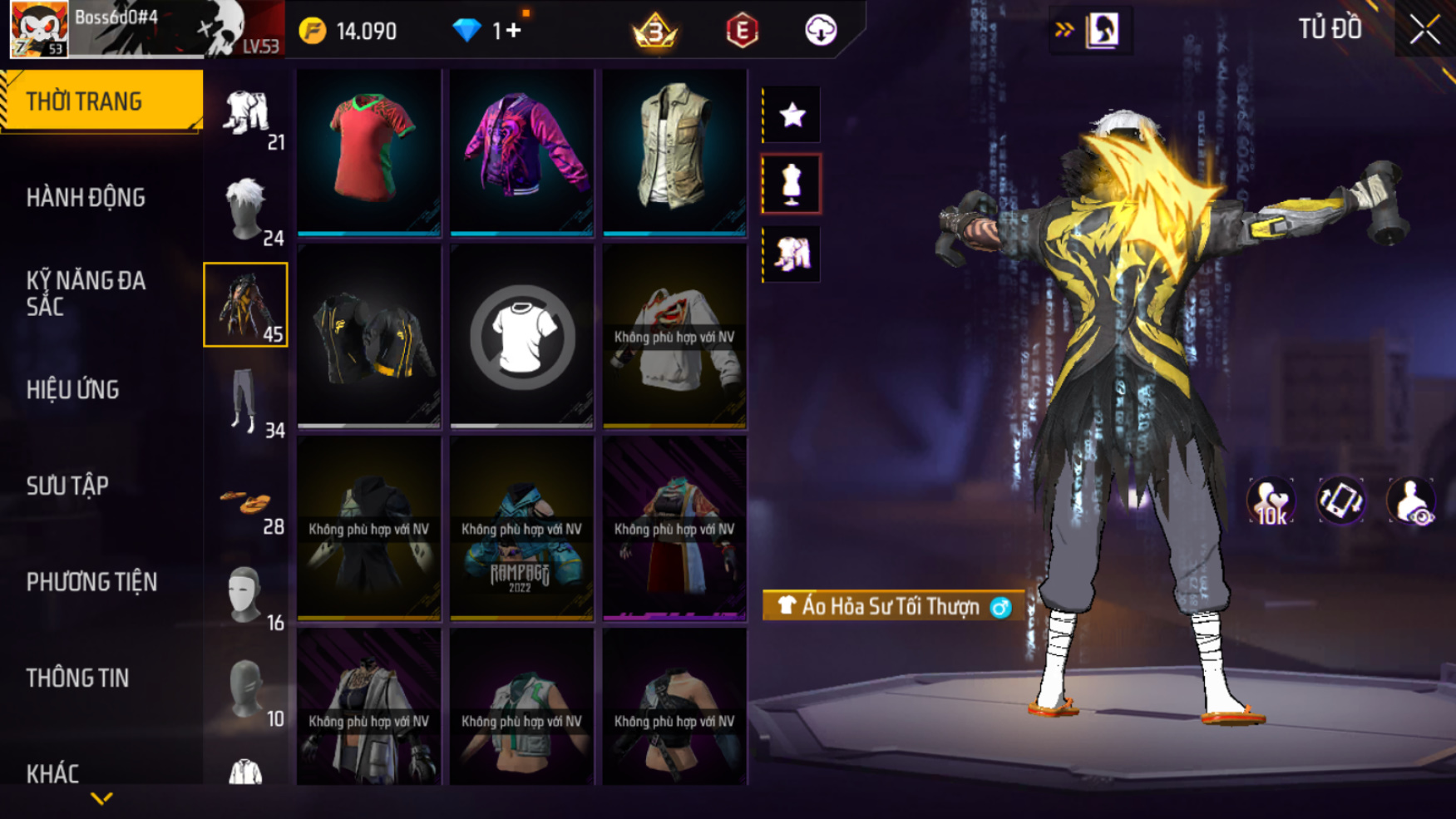The height and width of the screenshot is (819, 1456).
Task: Click the 10k heart likes icon
Action: coord(1270,501)
